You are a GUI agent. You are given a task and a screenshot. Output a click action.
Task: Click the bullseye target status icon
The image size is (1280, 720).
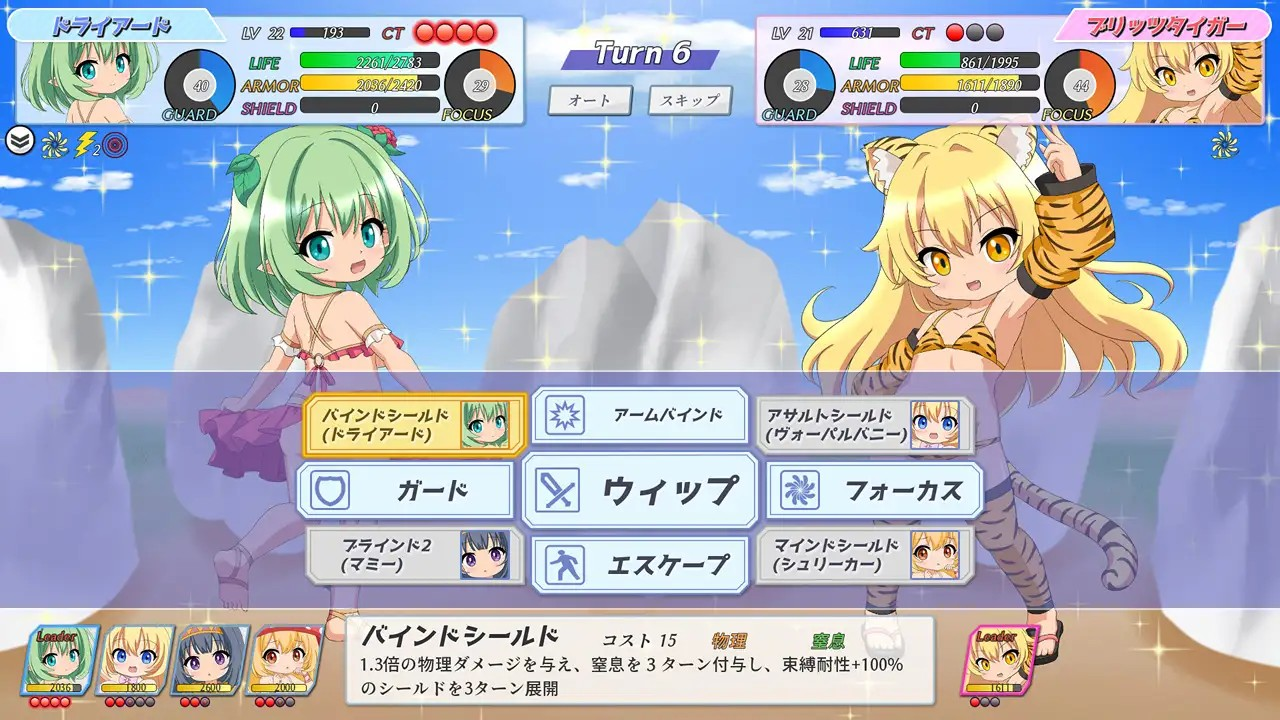[113, 143]
